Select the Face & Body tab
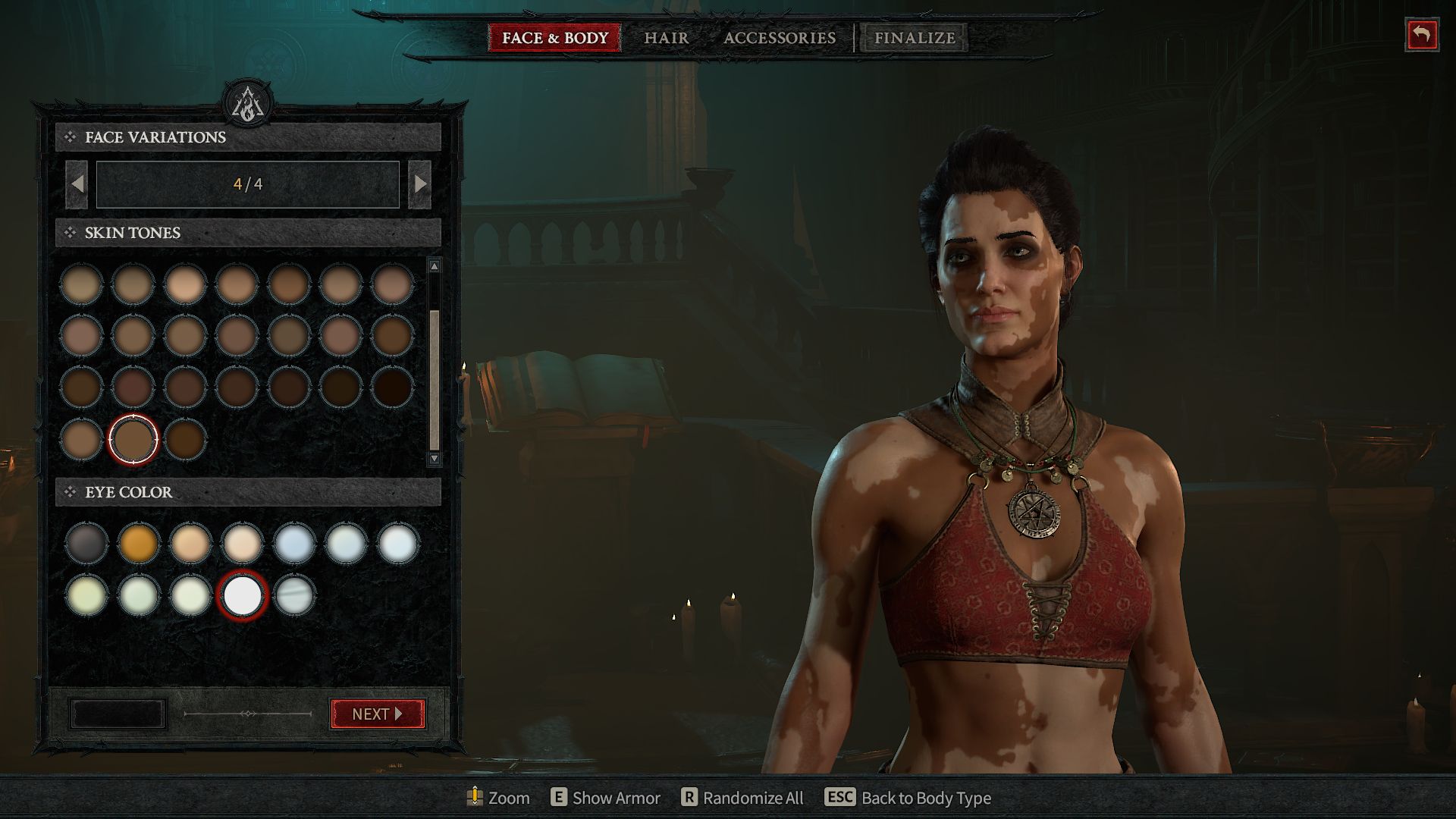This screenshot has width=1456, height=819. tap(554, 38)
